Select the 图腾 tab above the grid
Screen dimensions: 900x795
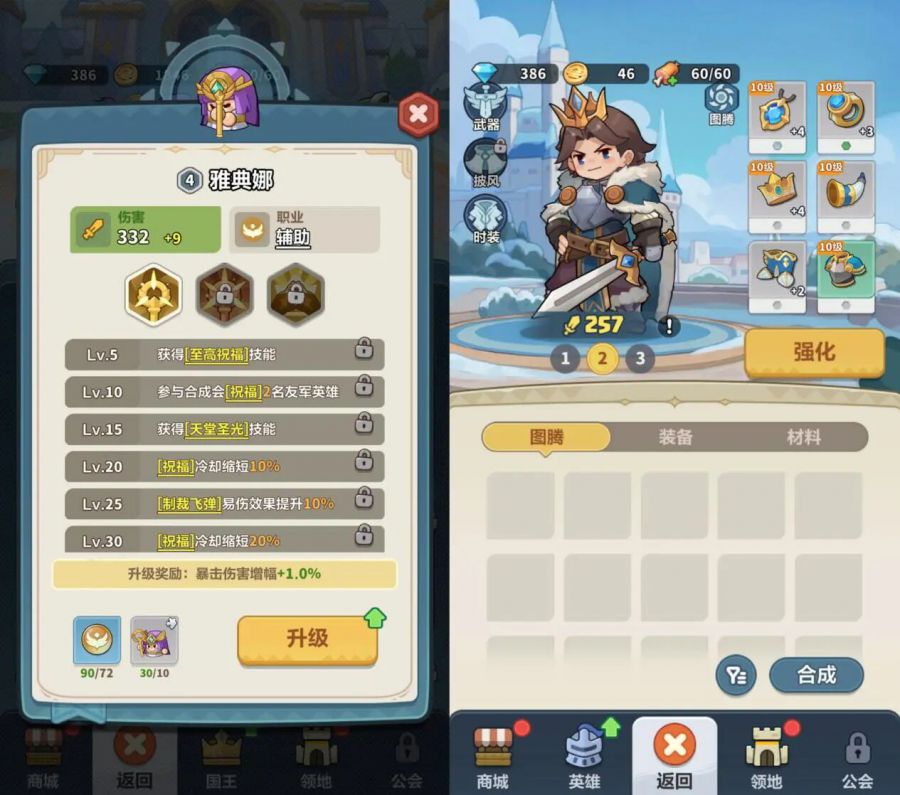point(546,437)
